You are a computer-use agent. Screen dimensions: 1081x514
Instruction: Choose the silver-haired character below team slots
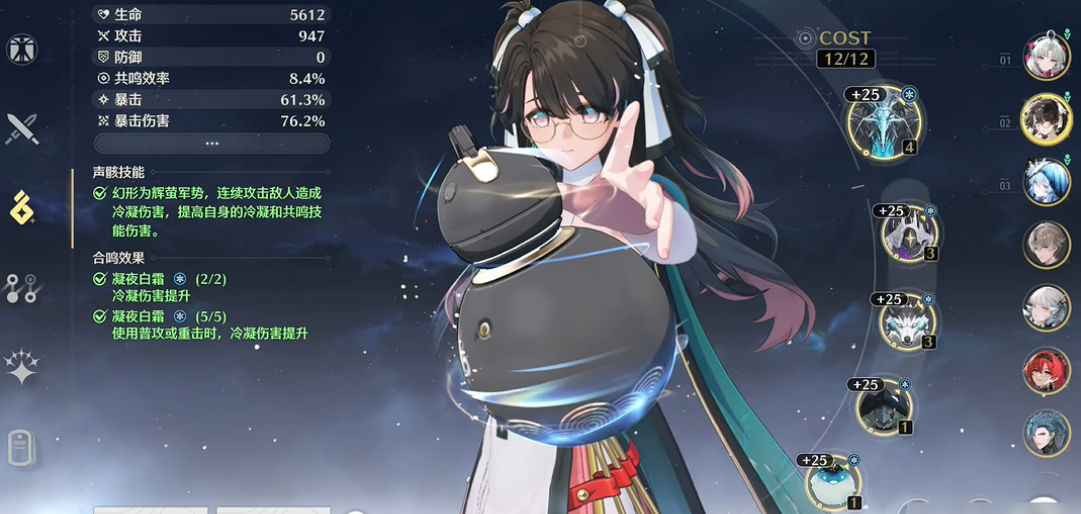click(1046, 308)
